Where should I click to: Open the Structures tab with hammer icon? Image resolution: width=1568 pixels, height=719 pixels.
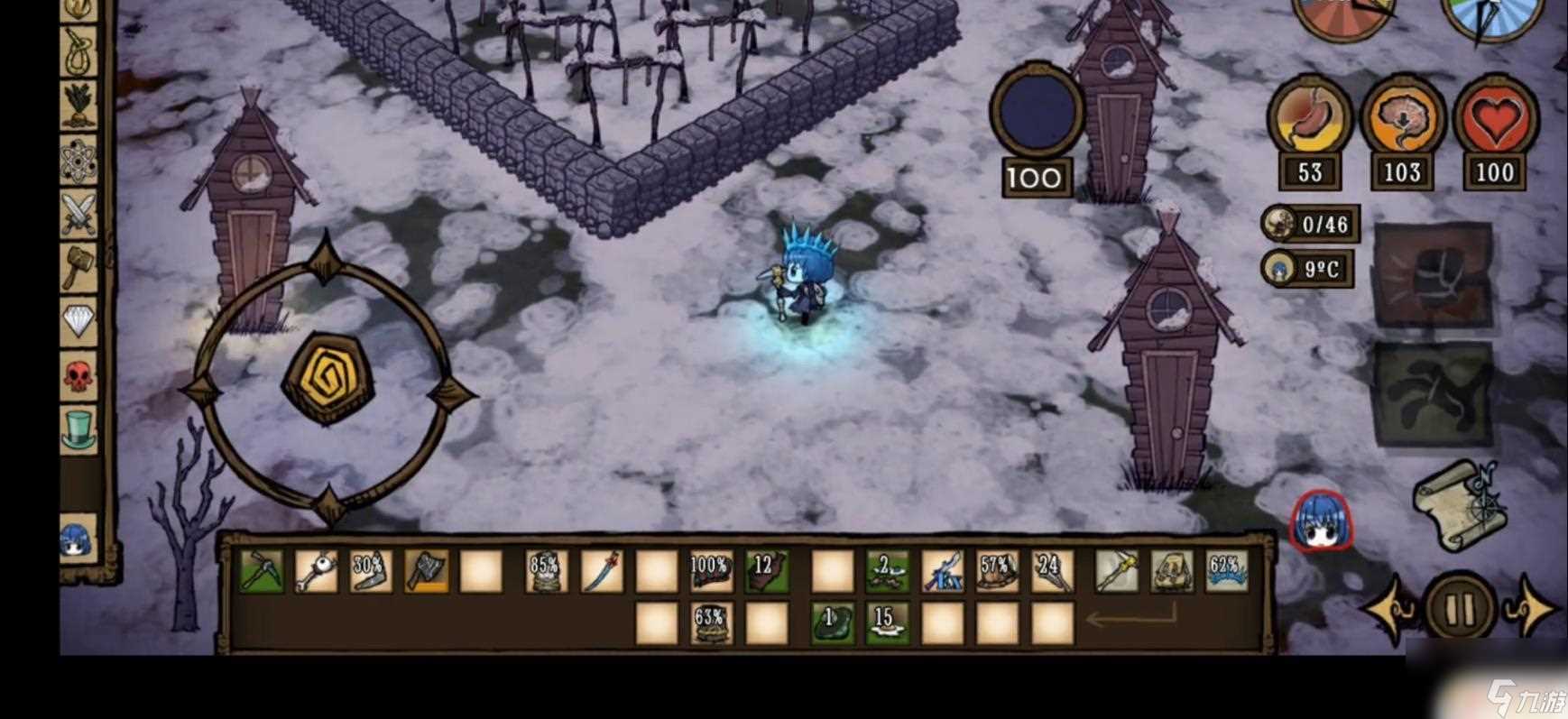coord(78,266)
